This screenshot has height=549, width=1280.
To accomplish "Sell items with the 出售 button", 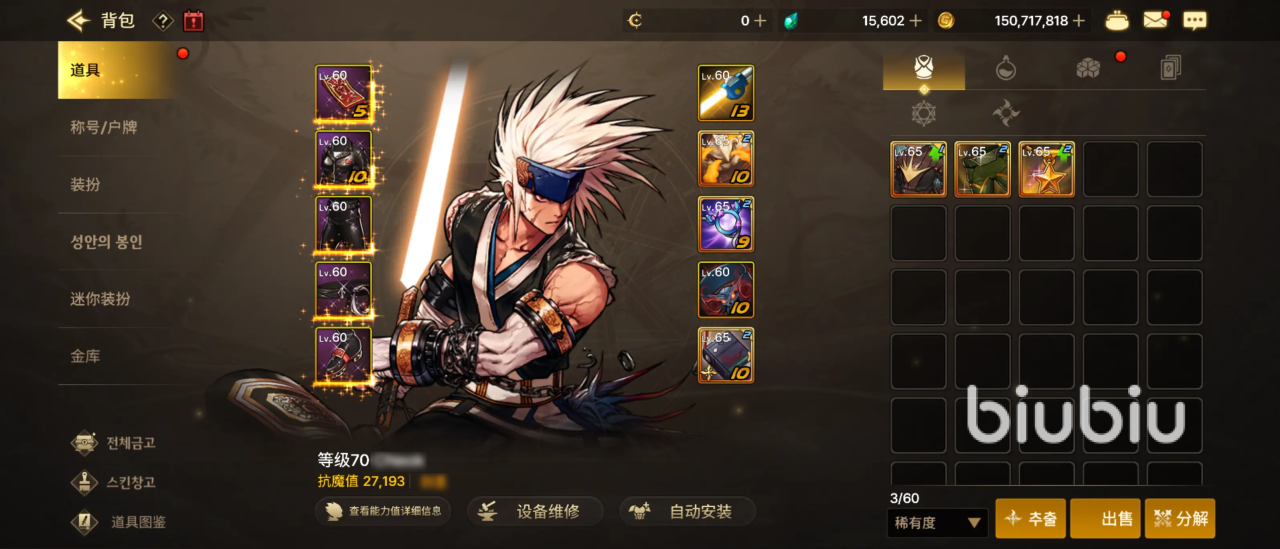I will pos(1105,519).
